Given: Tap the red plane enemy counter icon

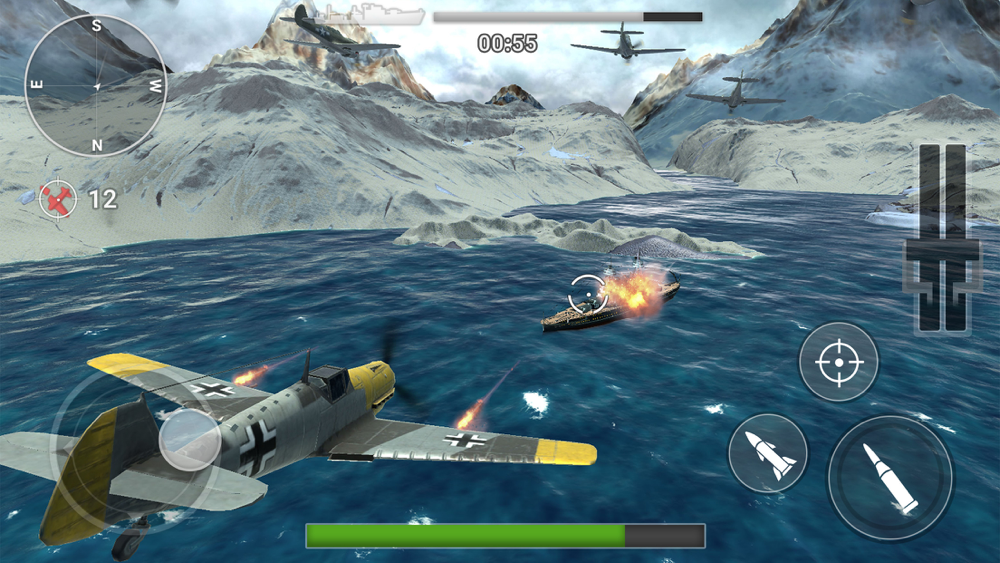Looking at the screenshot, I should (58, 199).
